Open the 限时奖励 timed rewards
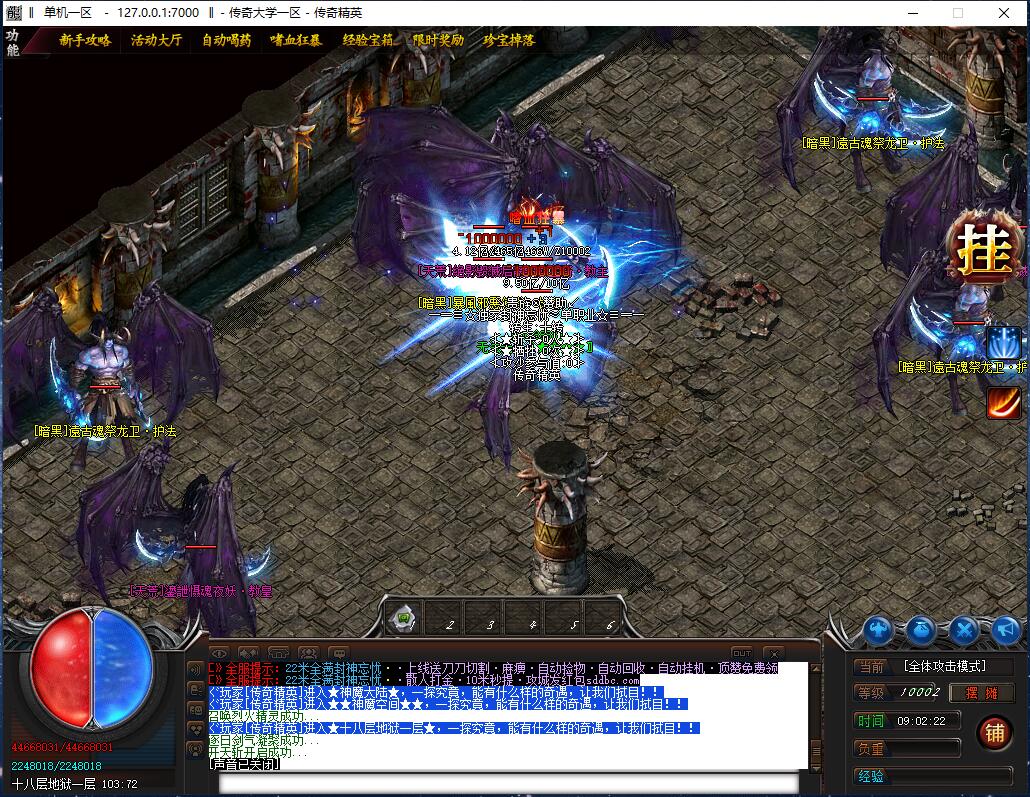Viewport: 1030px width, 797px height. click(x=438, y=41)
